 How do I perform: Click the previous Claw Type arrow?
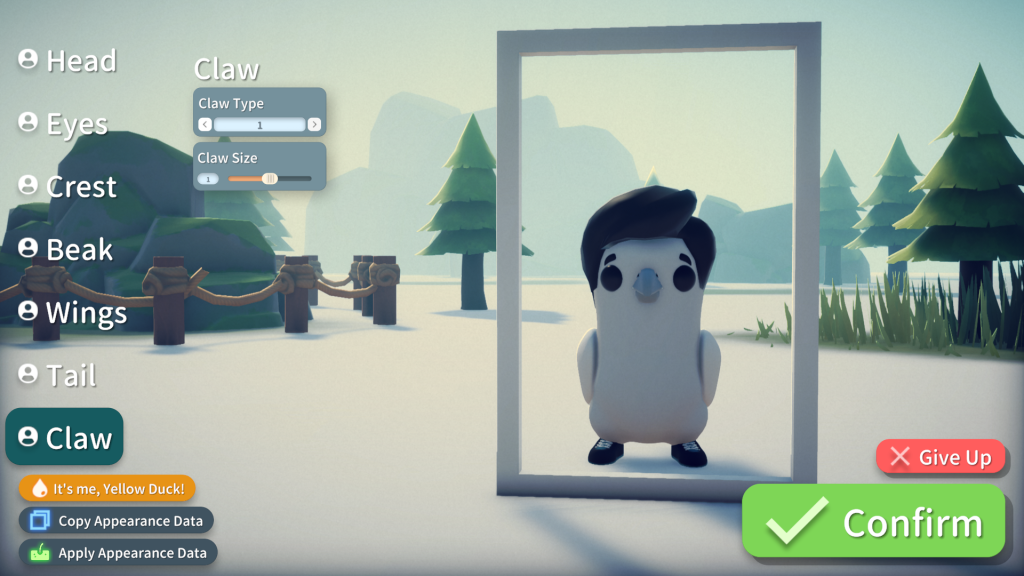[205, 125]
